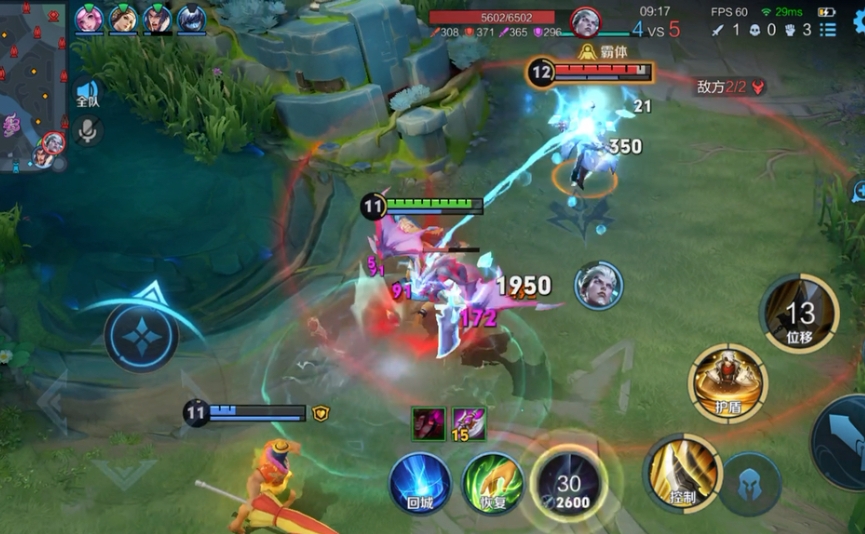Buy the recommended item marked 15
The image size is (865, 534).
[x=468, y=424]
